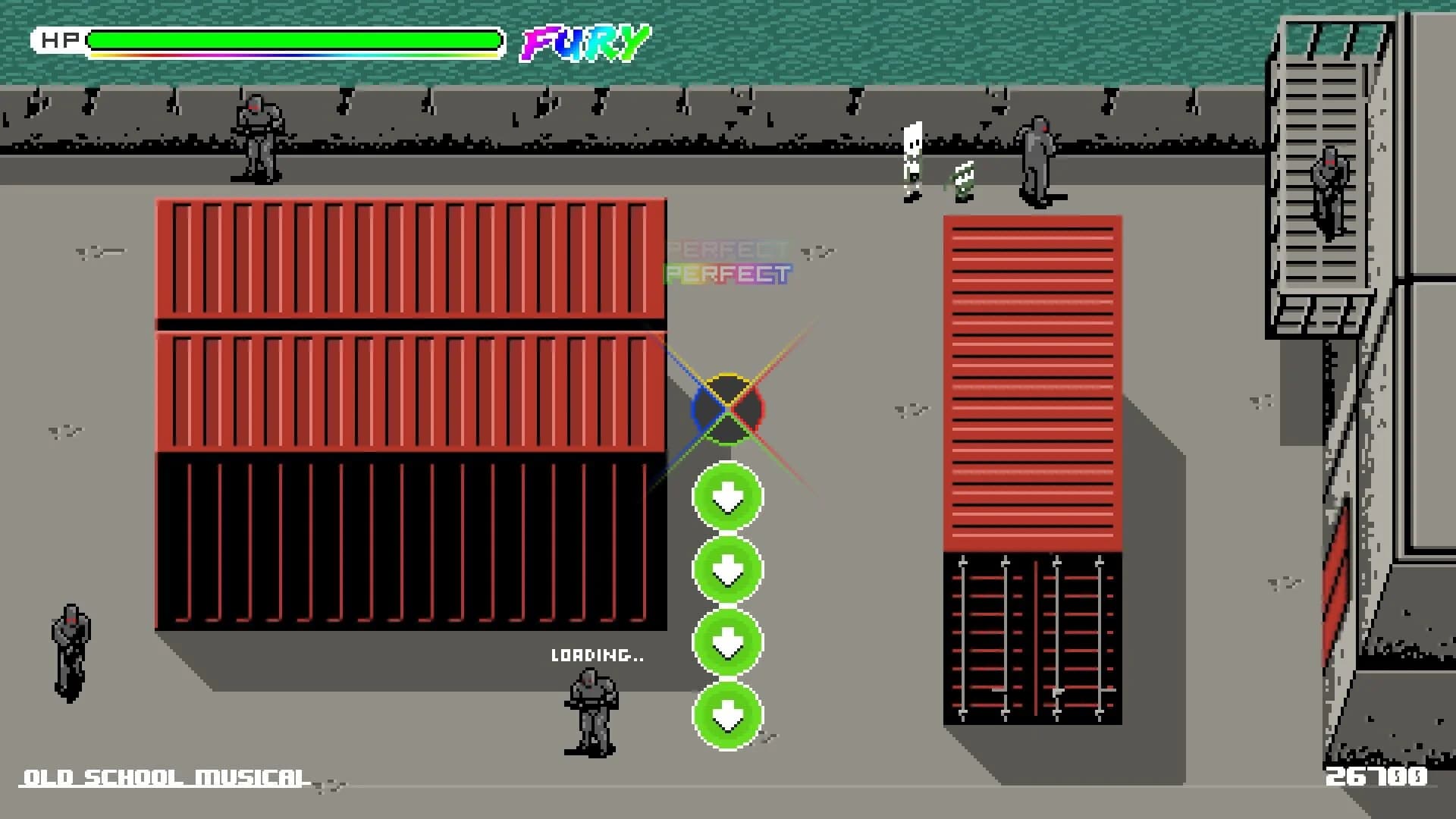Hit the bottom-most down-arrow note

[x=726, y=716]
